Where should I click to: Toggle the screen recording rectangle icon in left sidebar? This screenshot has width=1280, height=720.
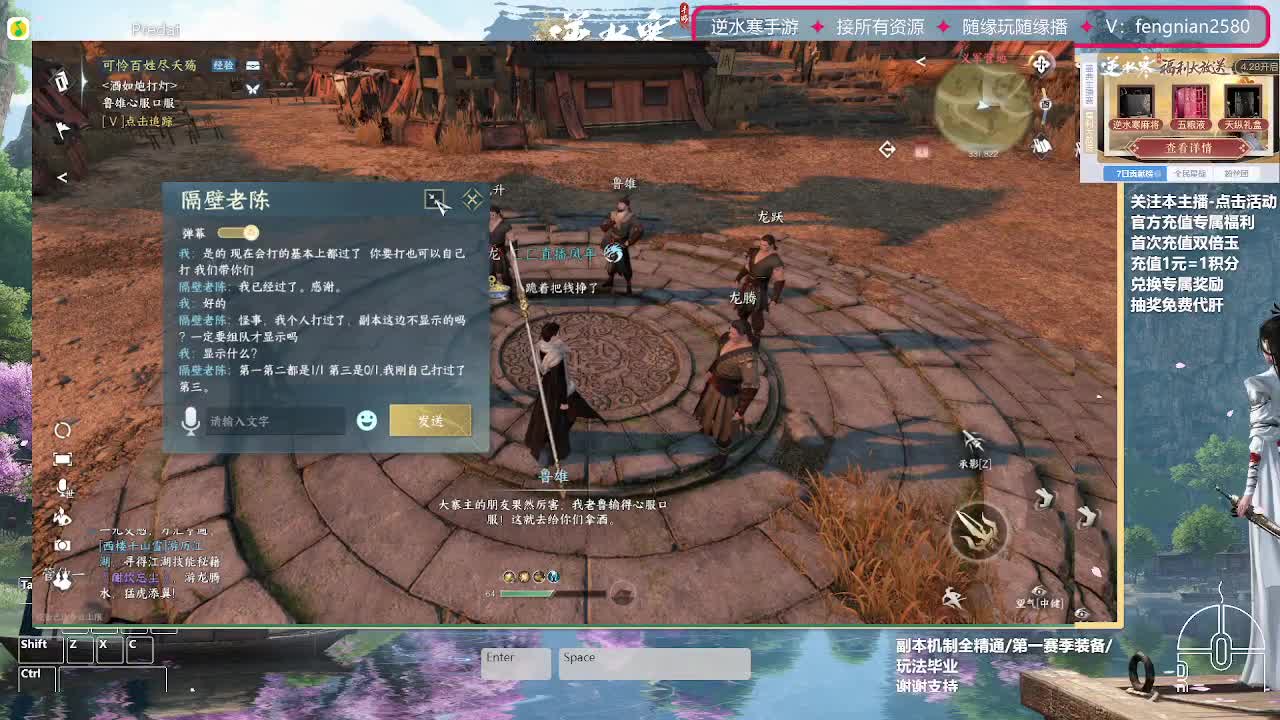click(x=62, y=457)
